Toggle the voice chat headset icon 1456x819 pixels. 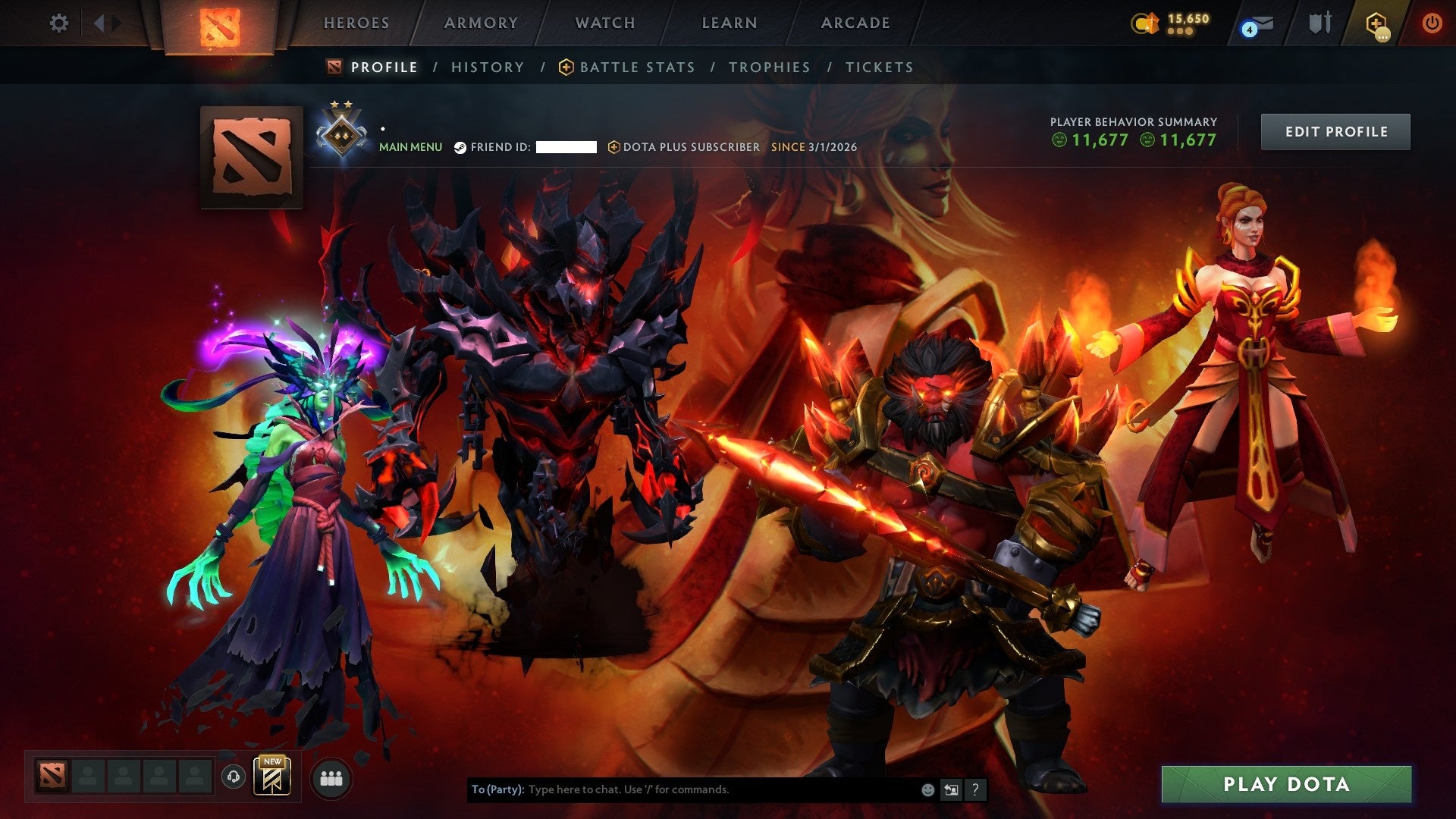(234, 777)
